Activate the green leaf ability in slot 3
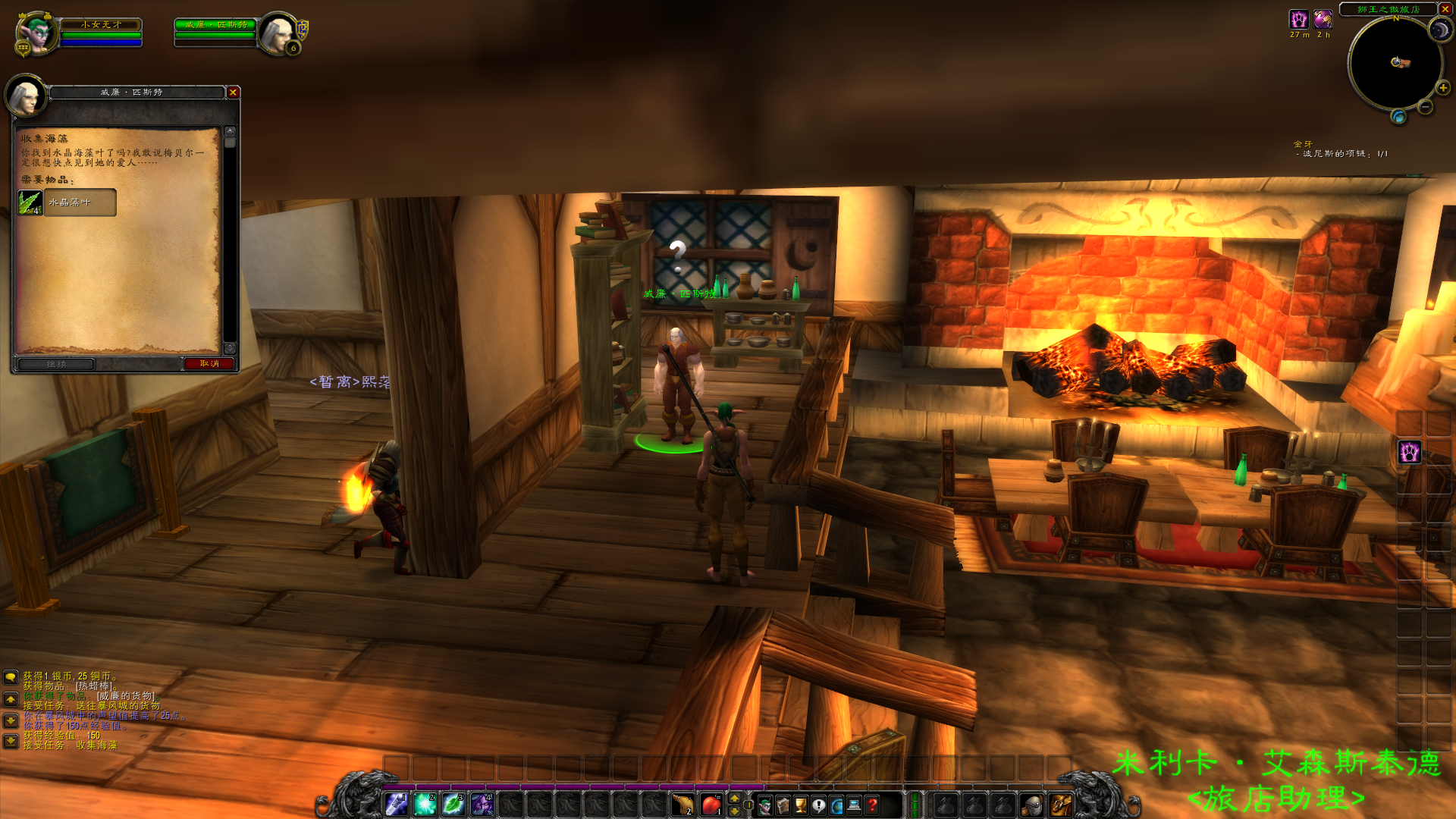Screen dimensions: 1456x819 [x=453, y=805]
